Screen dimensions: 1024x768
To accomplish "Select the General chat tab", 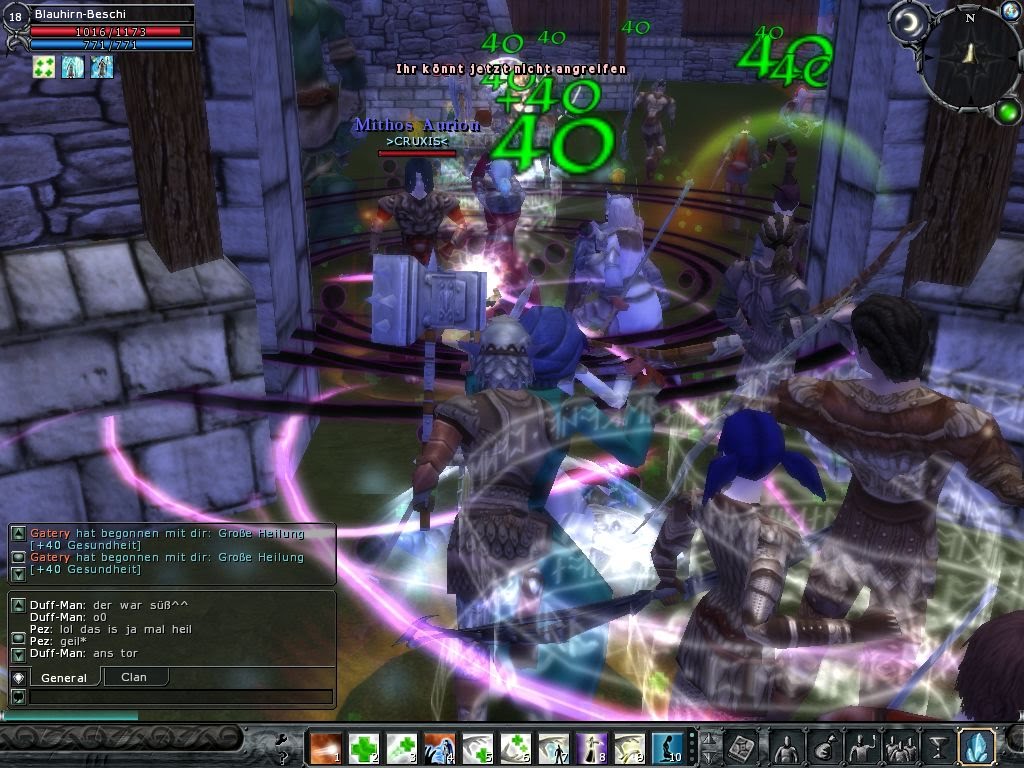I will coord(64,677).
